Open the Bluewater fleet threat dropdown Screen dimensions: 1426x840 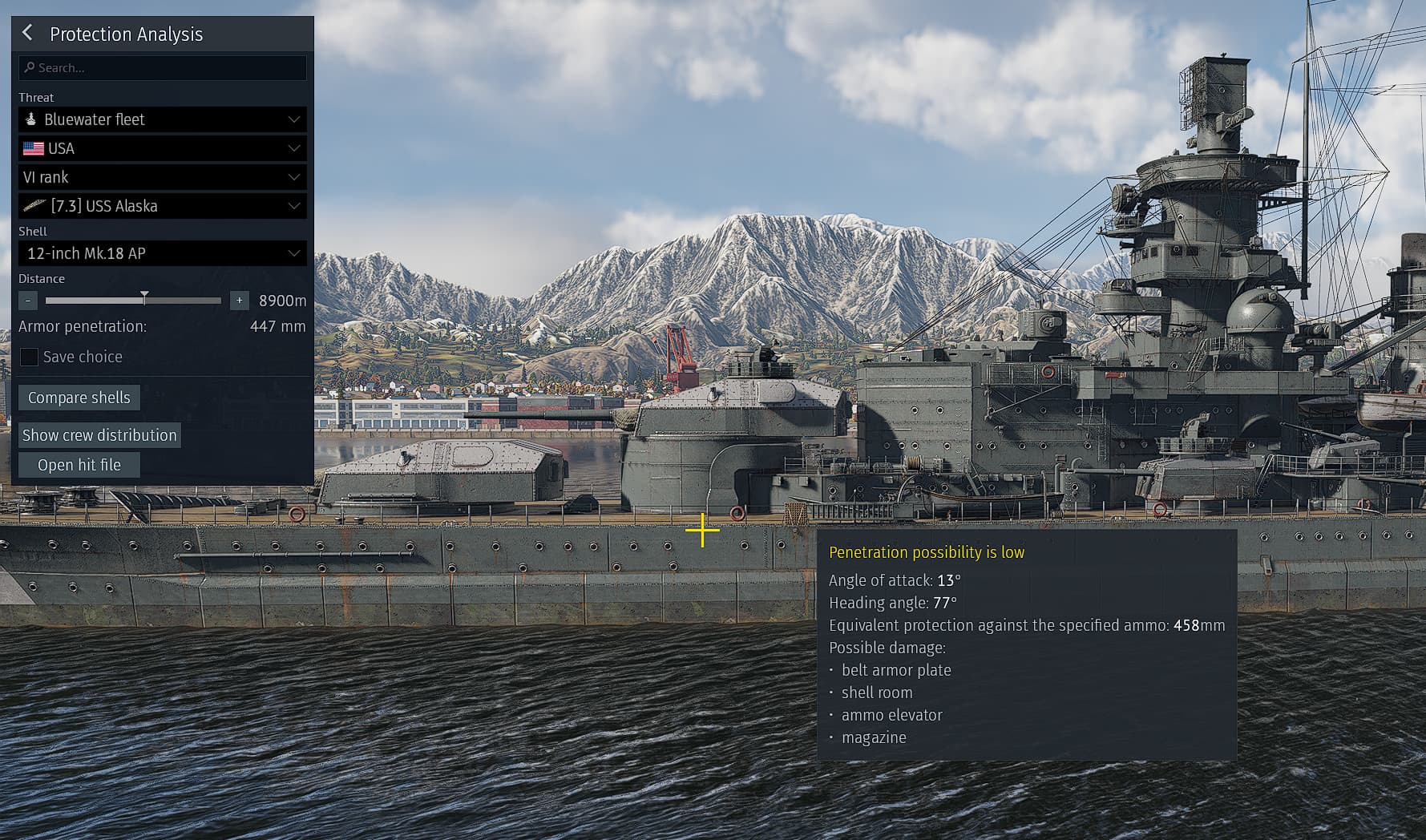[163, 119]
